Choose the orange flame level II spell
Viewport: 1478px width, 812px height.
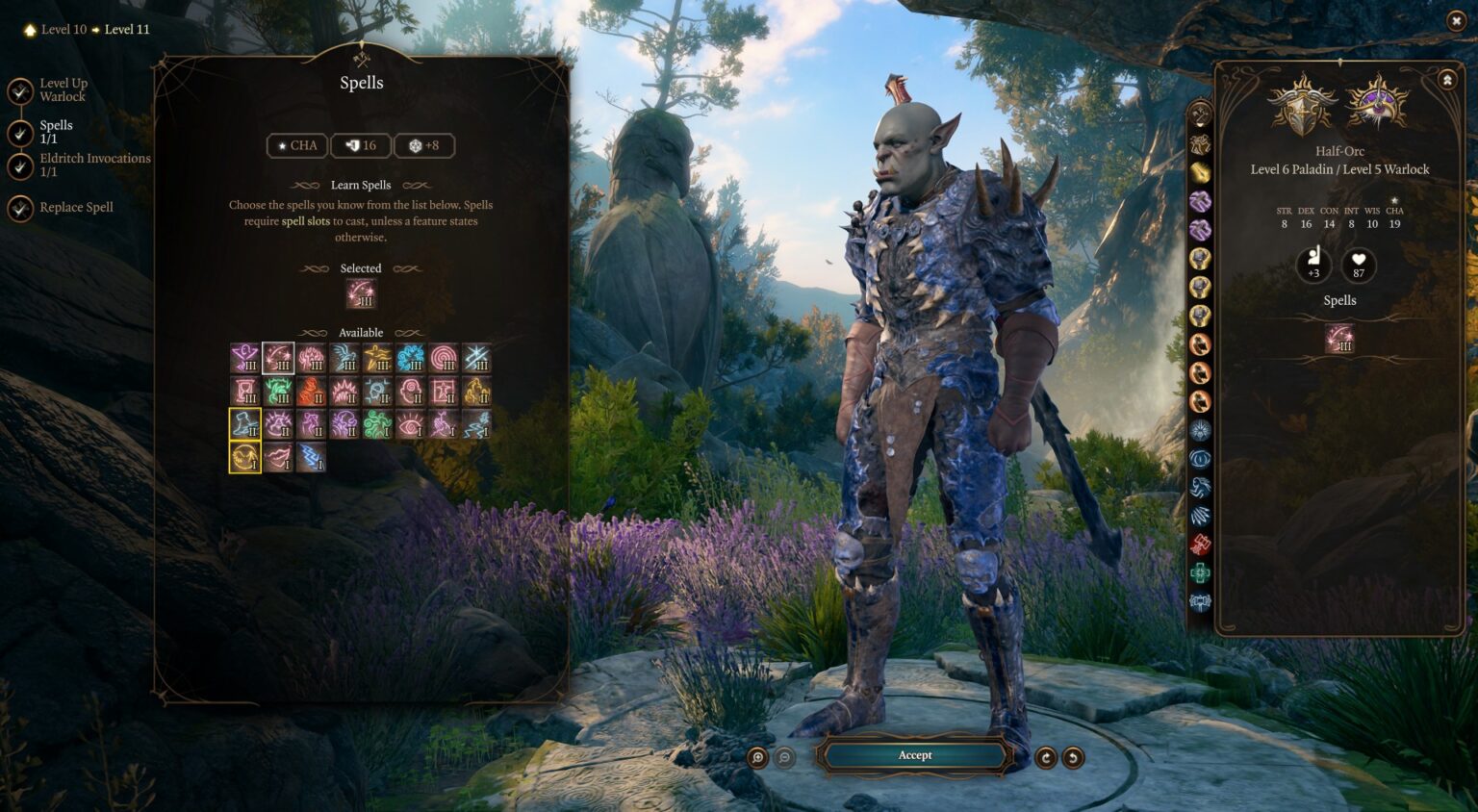coord(312,392)
